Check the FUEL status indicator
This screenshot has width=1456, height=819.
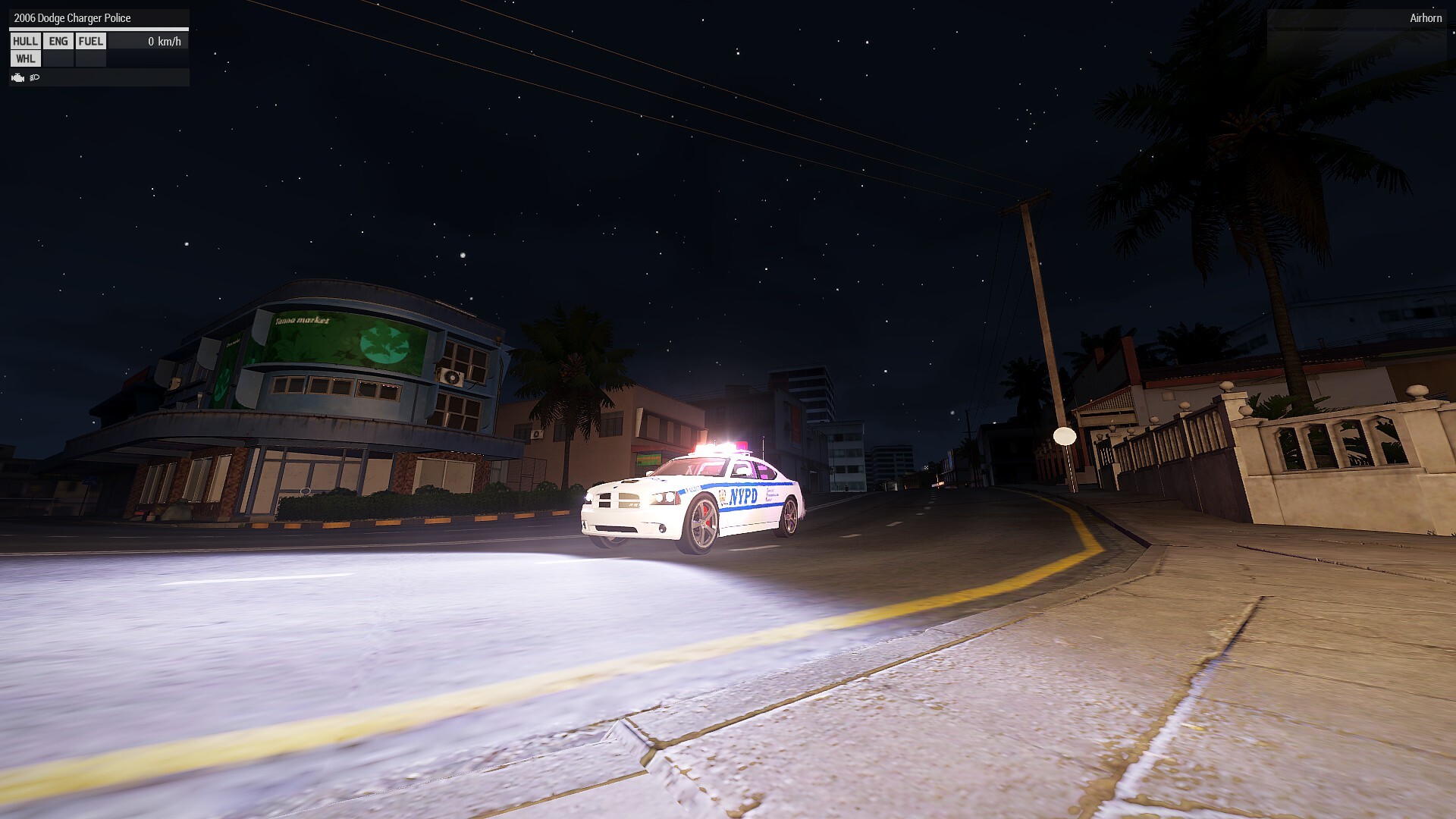click(91, 41)
